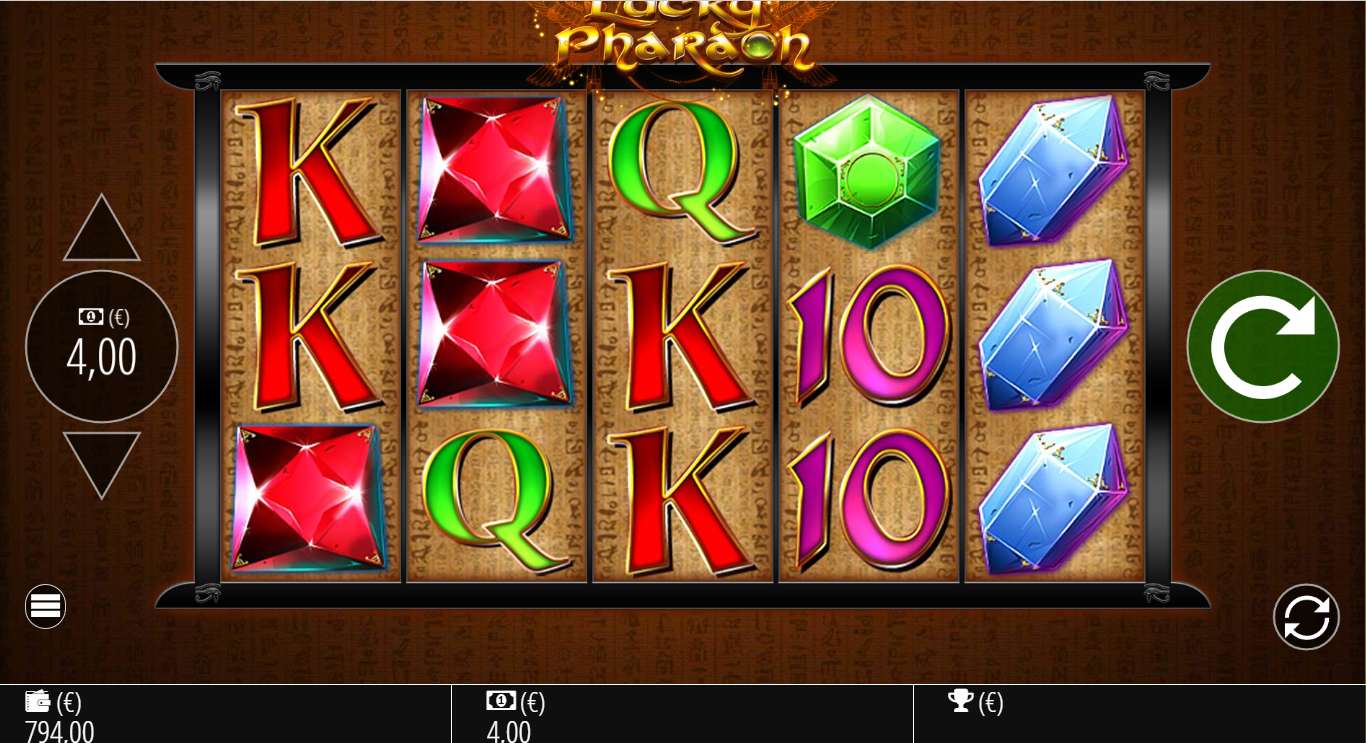
Task: Click the cash icon inside the bet circle
Action: [x=90, y=317]
